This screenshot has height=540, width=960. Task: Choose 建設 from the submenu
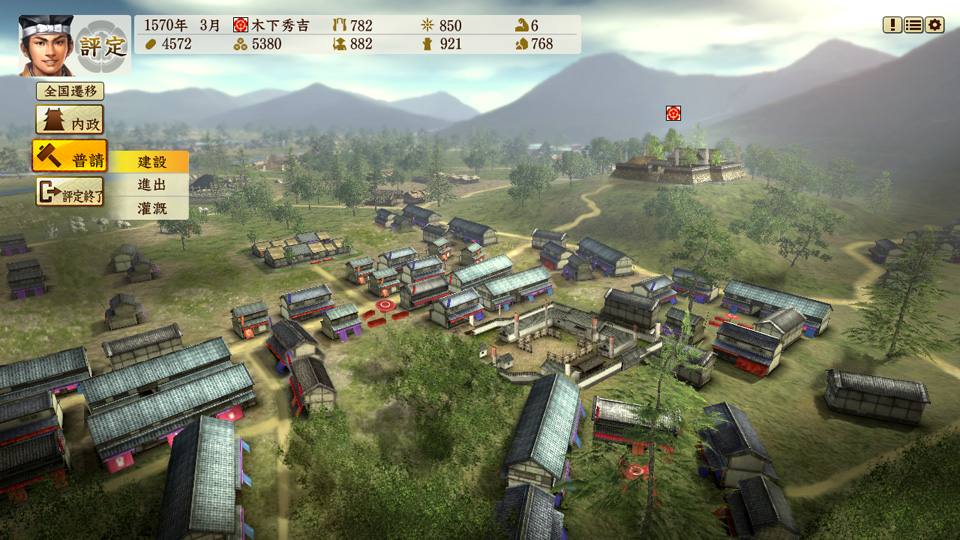coord(150,161)
